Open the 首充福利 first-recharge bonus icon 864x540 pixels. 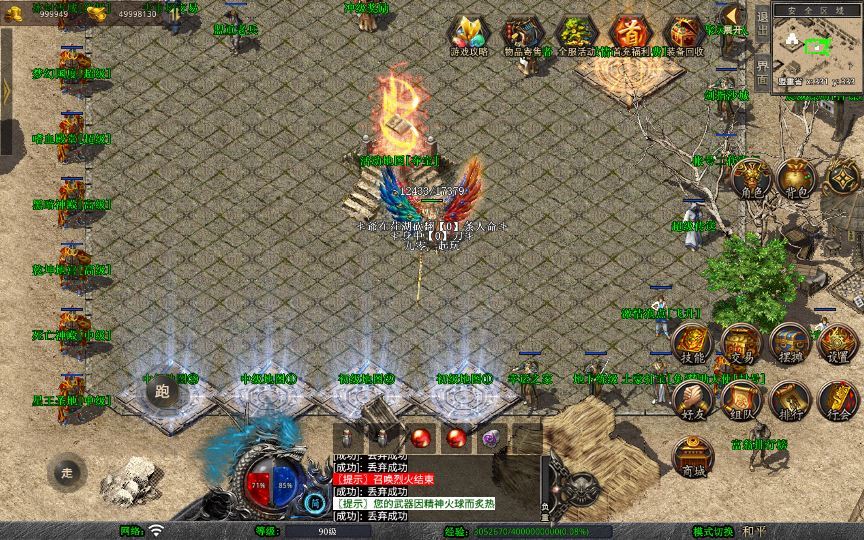pos(630,36)
